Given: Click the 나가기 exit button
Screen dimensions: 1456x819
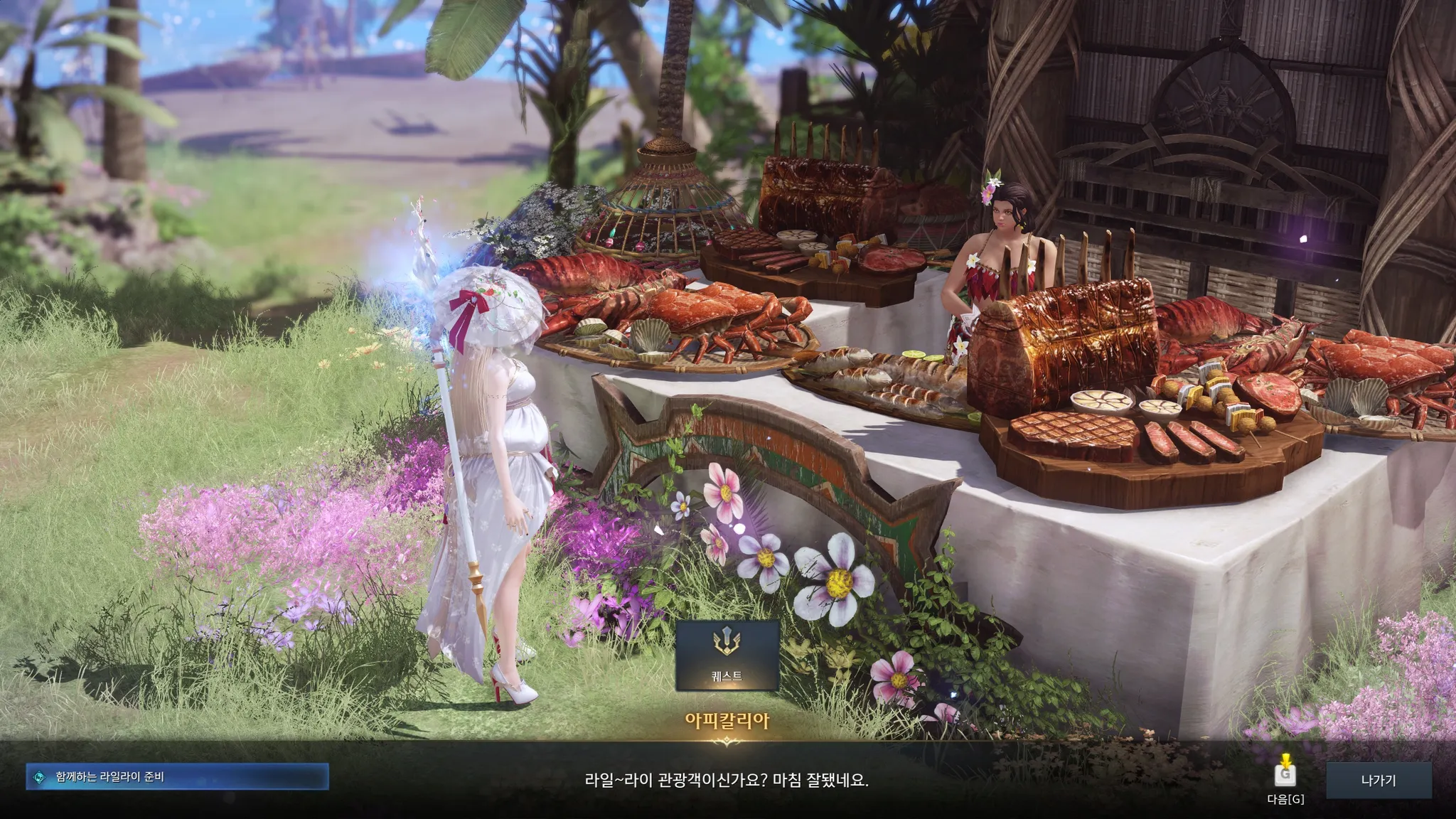Looking at the screenshot, I should (1378, 780).
